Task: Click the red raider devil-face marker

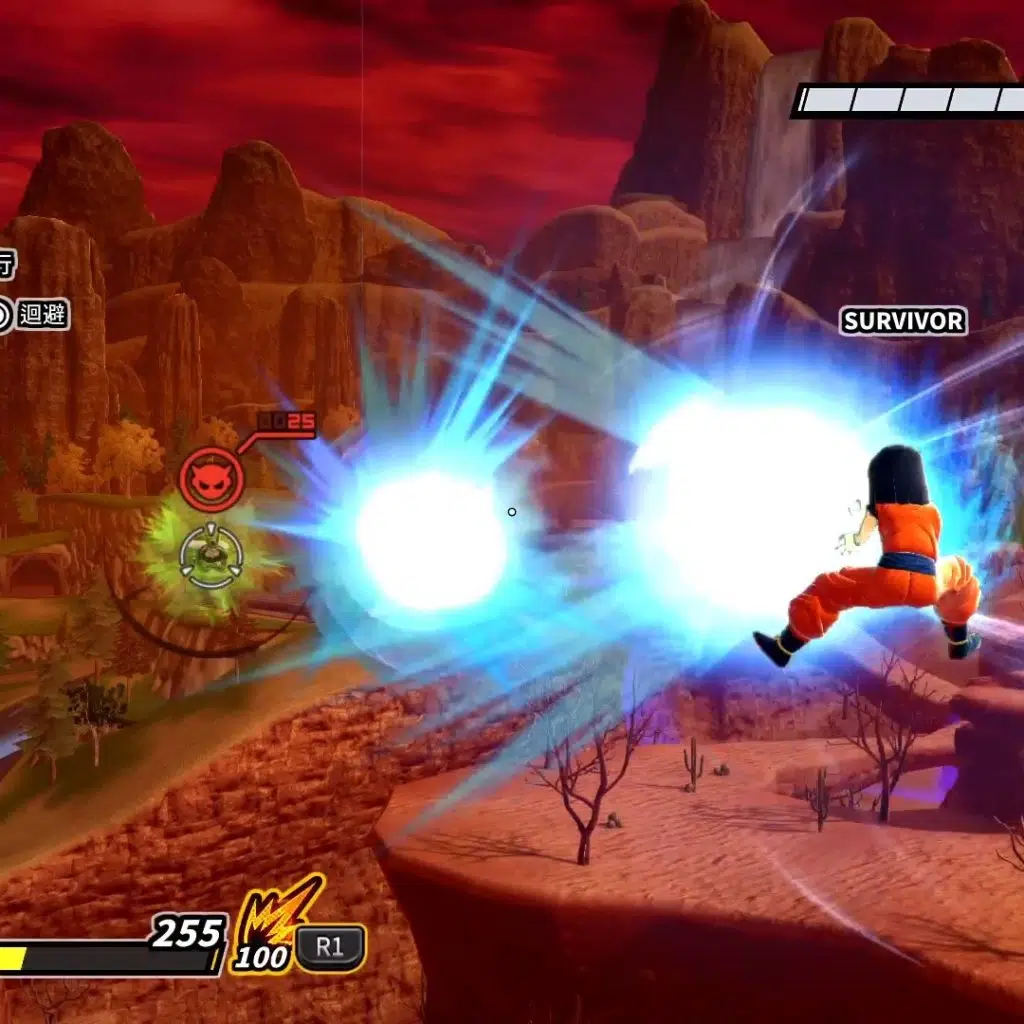Action: 211,480
